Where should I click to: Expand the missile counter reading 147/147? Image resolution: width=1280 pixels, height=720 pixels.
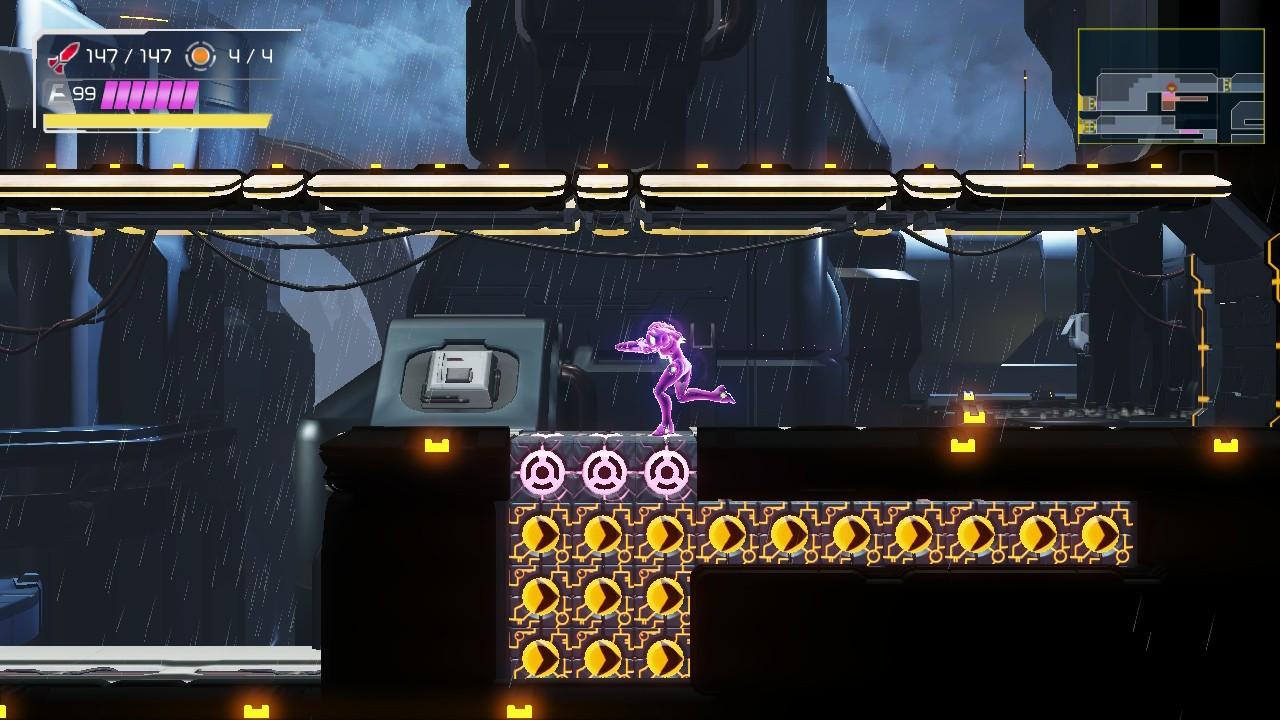pos(130,56)
